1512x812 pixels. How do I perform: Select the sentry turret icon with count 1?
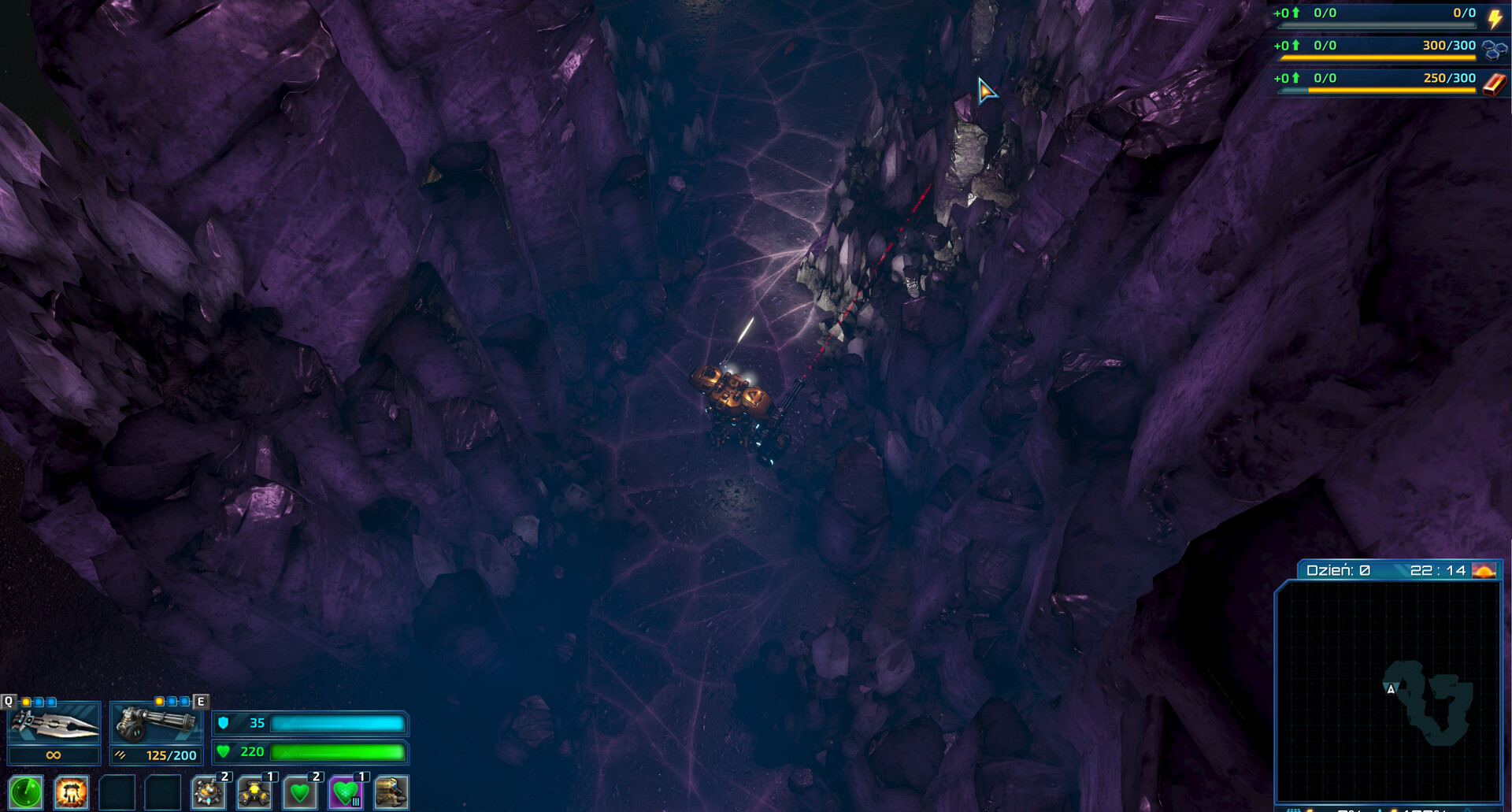(254, 795)
